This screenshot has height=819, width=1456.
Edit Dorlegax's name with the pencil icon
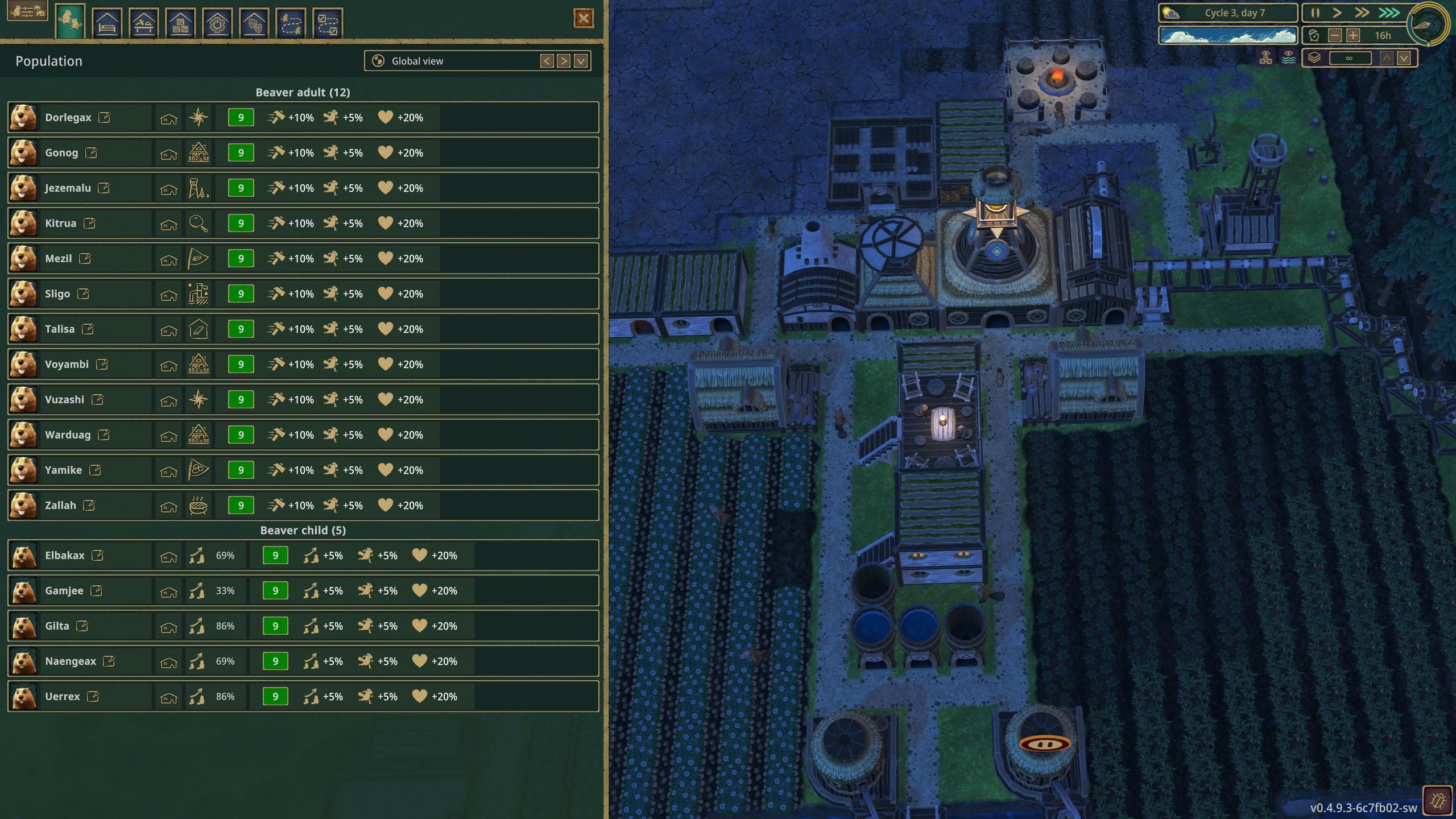[105, 117]
